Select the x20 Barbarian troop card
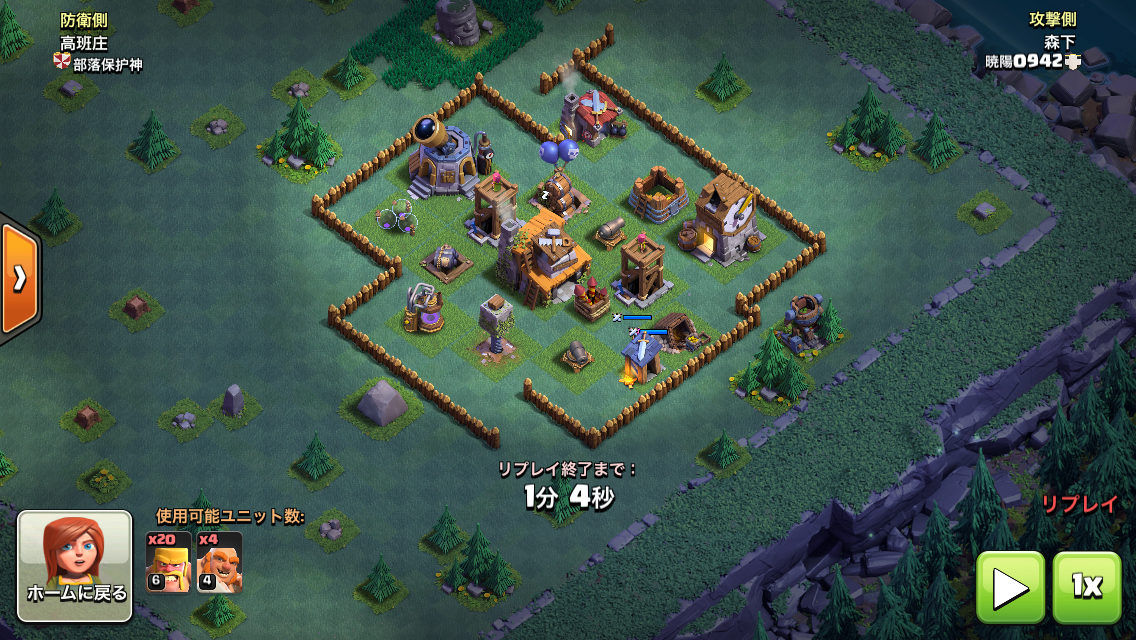The height and width of the screenshot is (640, 1136). tap(168, 562)
